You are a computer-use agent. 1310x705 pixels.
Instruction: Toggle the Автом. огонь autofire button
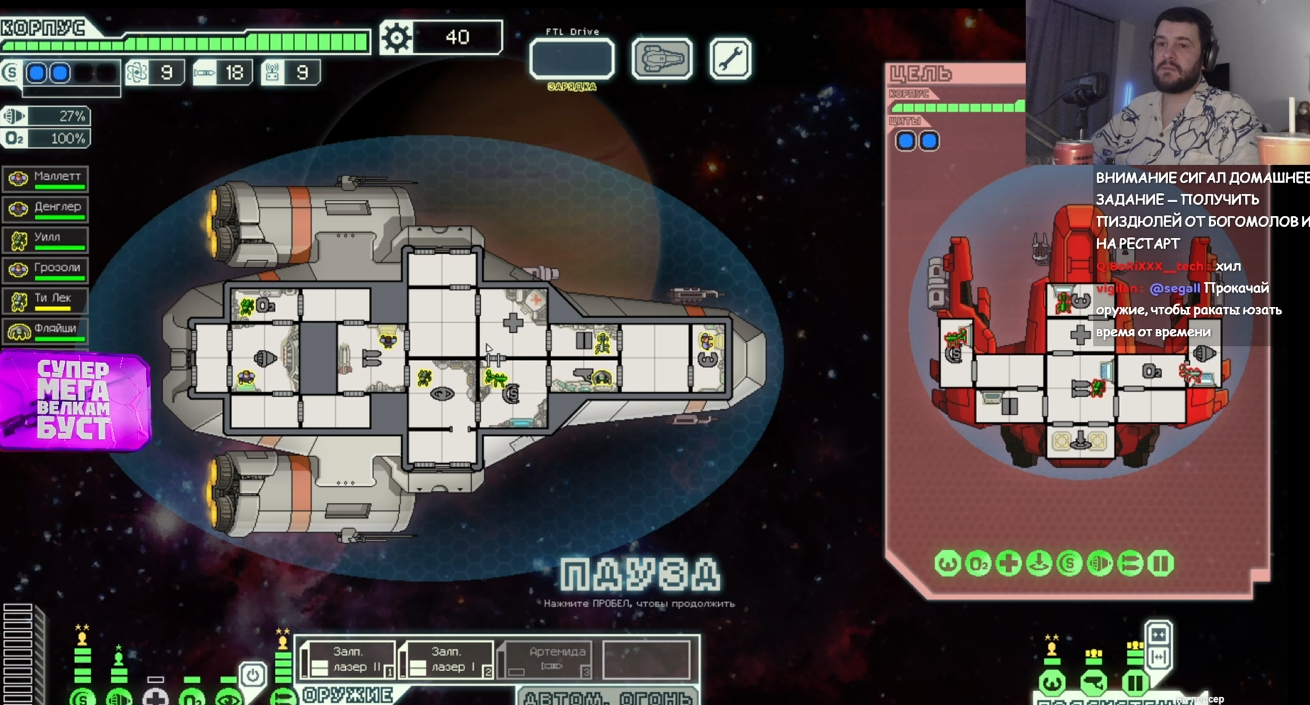[607, 697]
